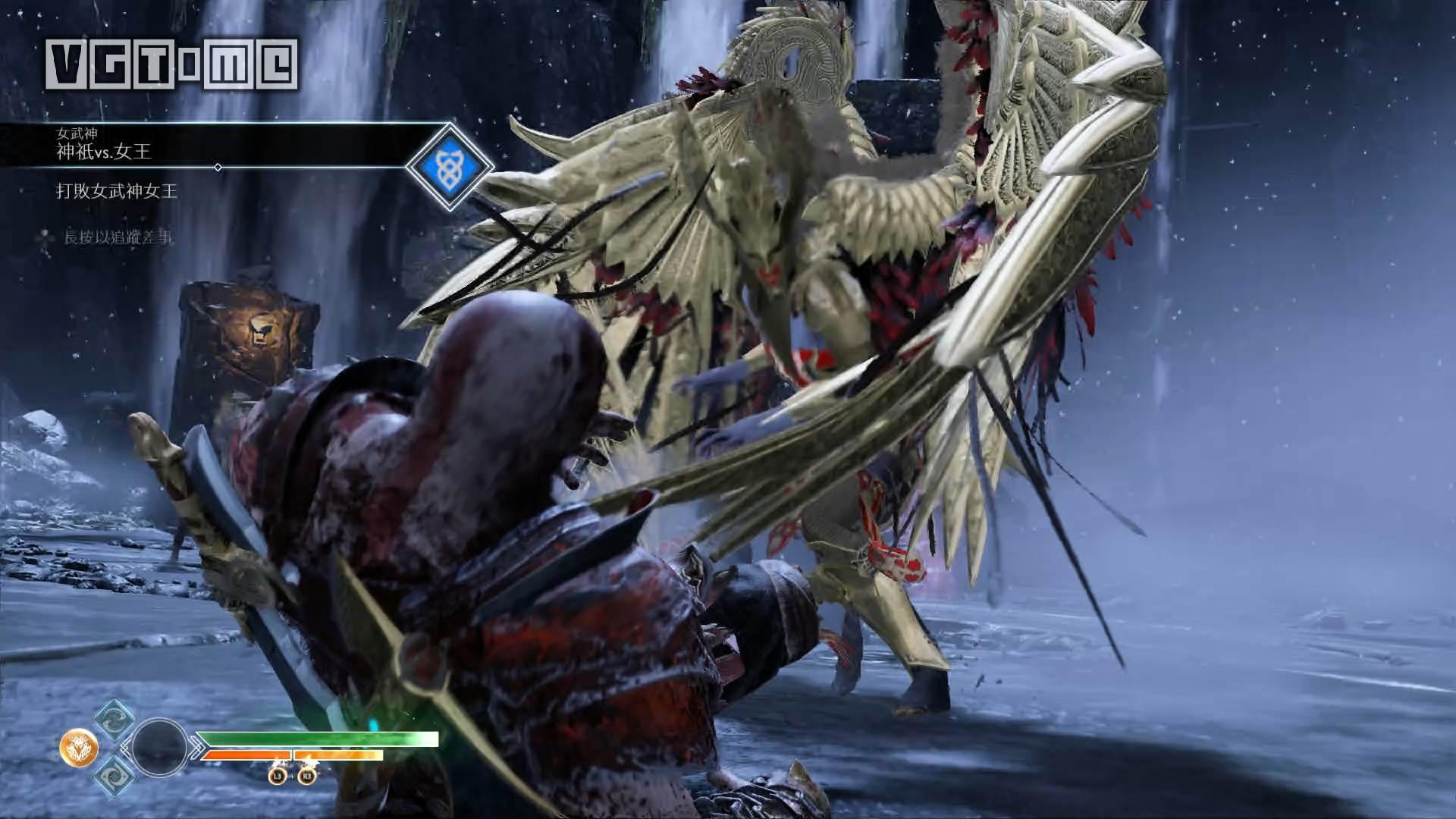
Task: Click the VGTime watermark logo
Action: click(171, 64)
